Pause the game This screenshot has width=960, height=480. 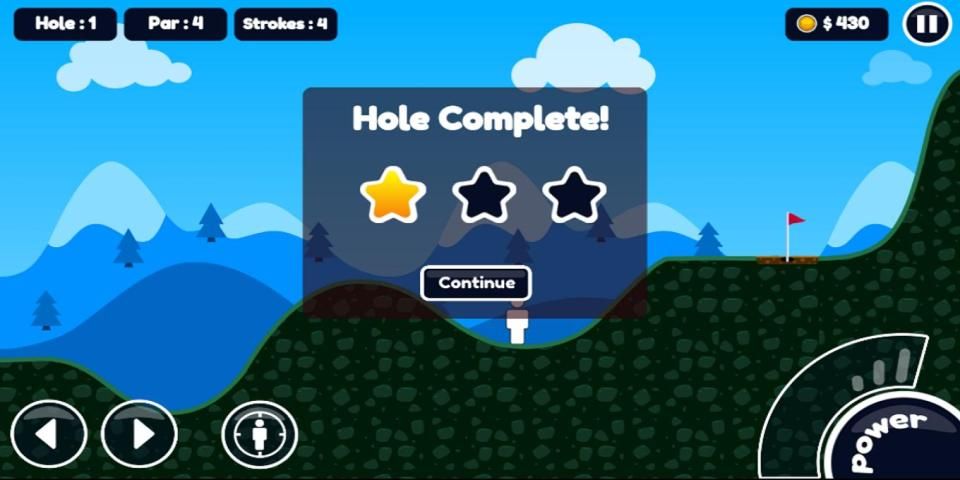926,24
